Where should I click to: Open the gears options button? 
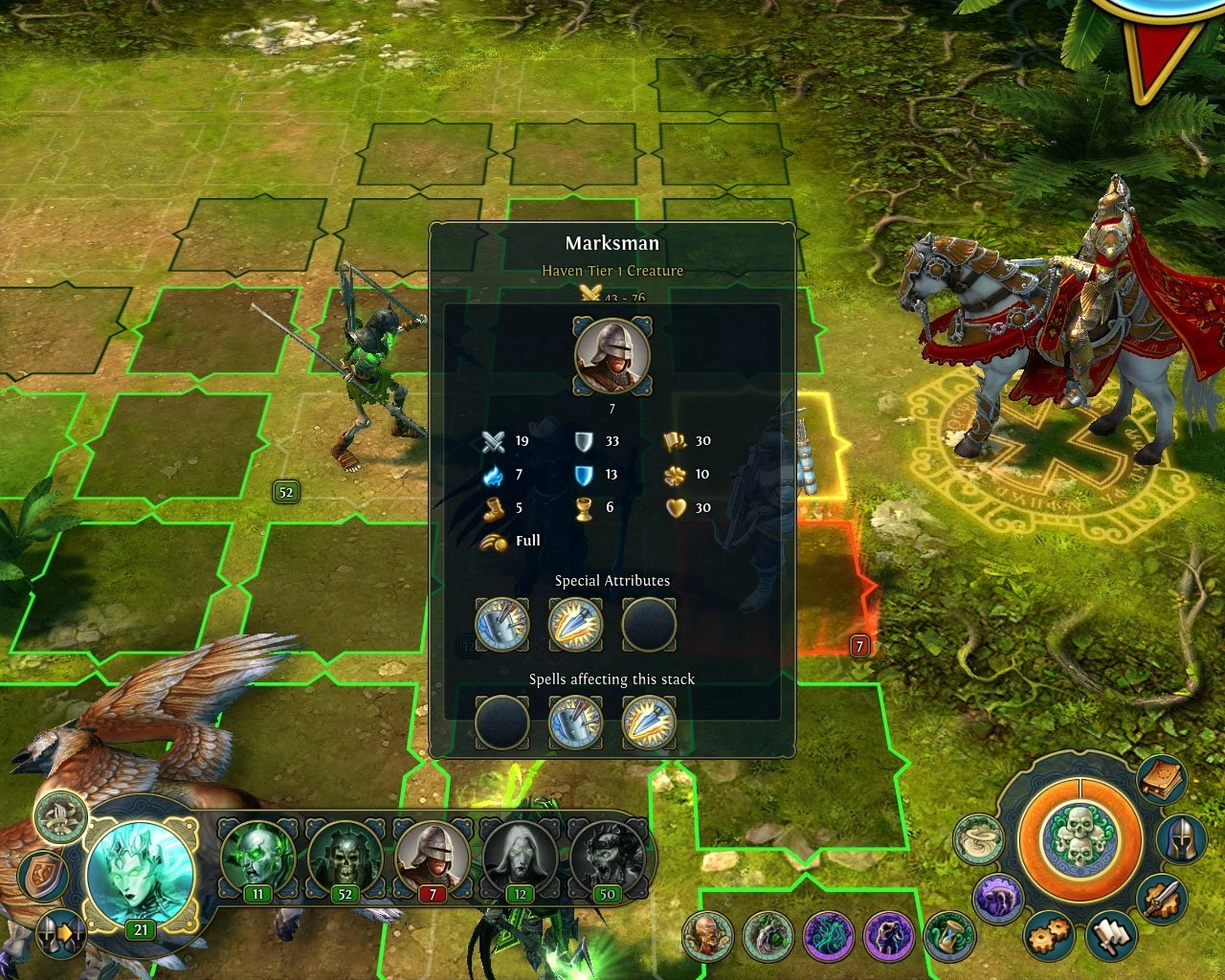[x=1049, y=935]
